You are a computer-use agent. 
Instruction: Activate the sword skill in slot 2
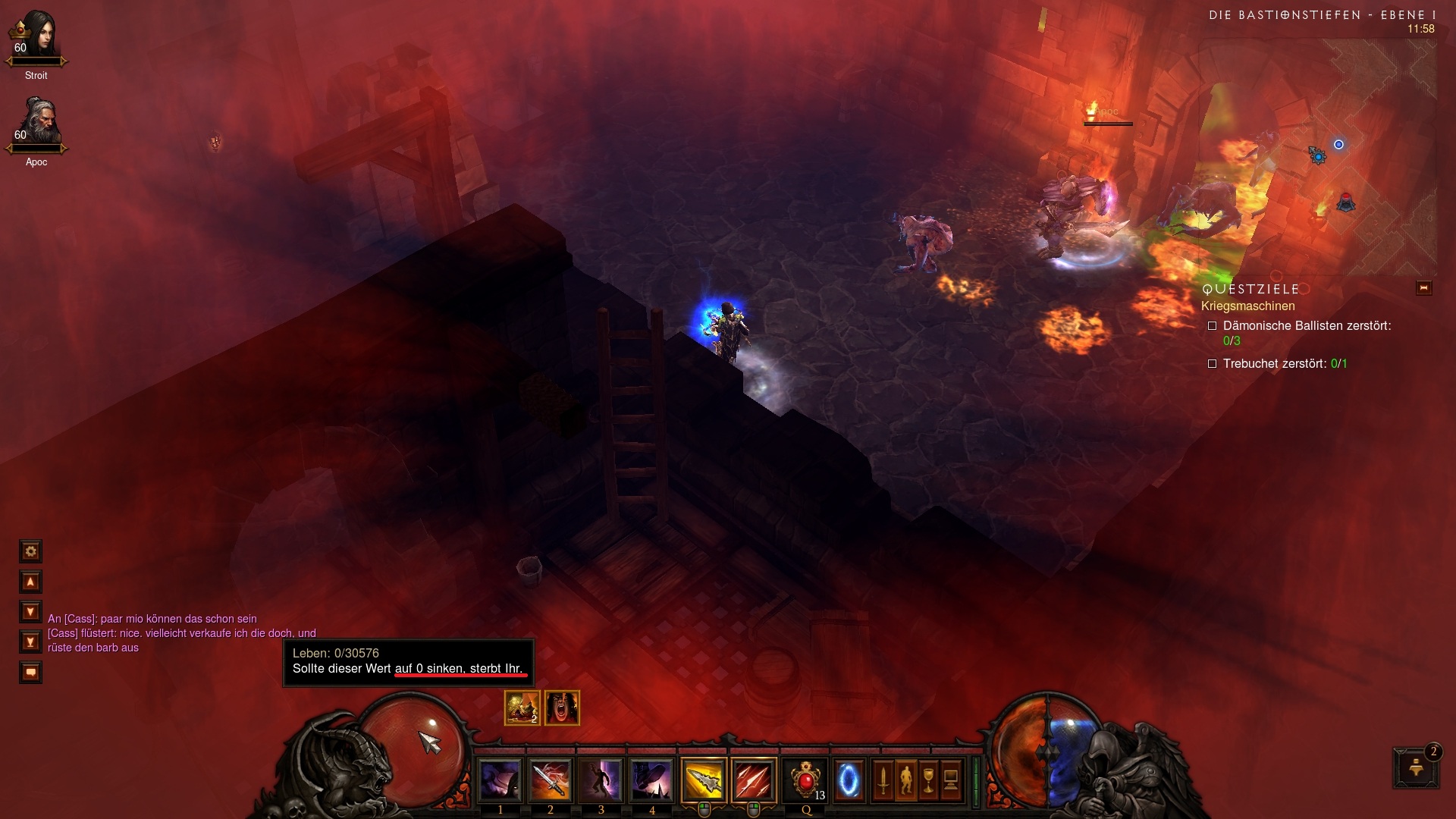point(551,780)
